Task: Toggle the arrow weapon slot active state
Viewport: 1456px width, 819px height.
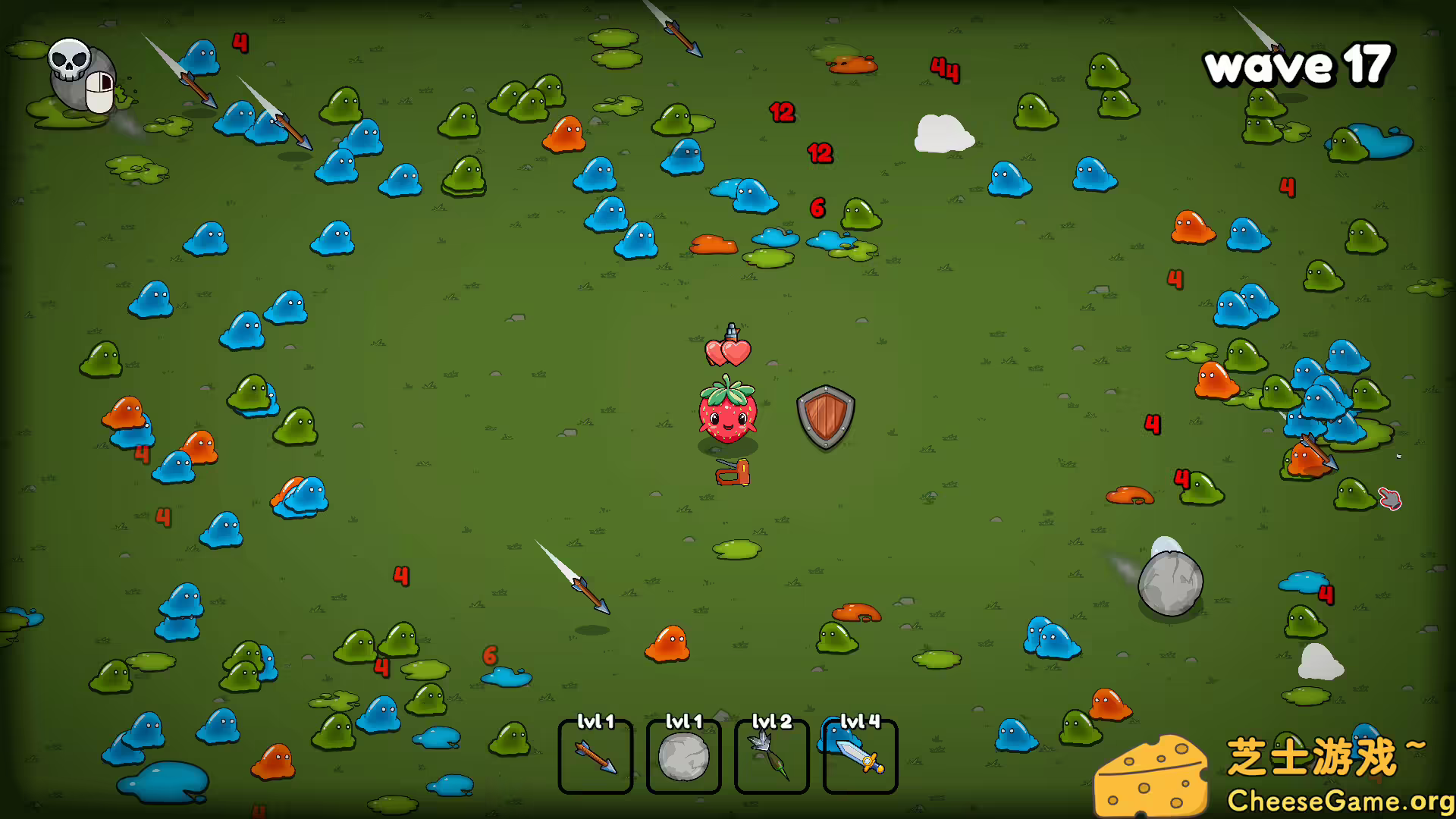Action: (595, 758)
